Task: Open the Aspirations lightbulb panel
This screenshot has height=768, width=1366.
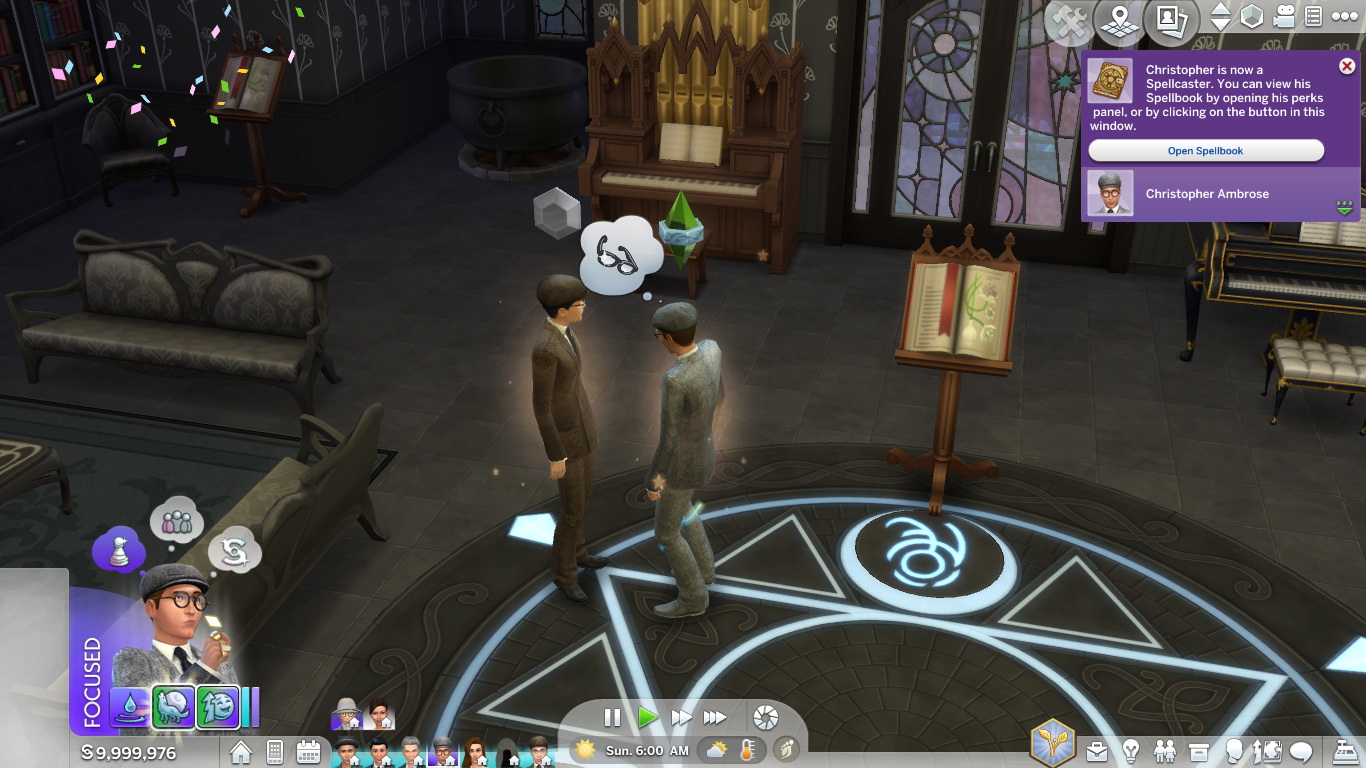Action: pyautogui.click(x=1130, y=752)
